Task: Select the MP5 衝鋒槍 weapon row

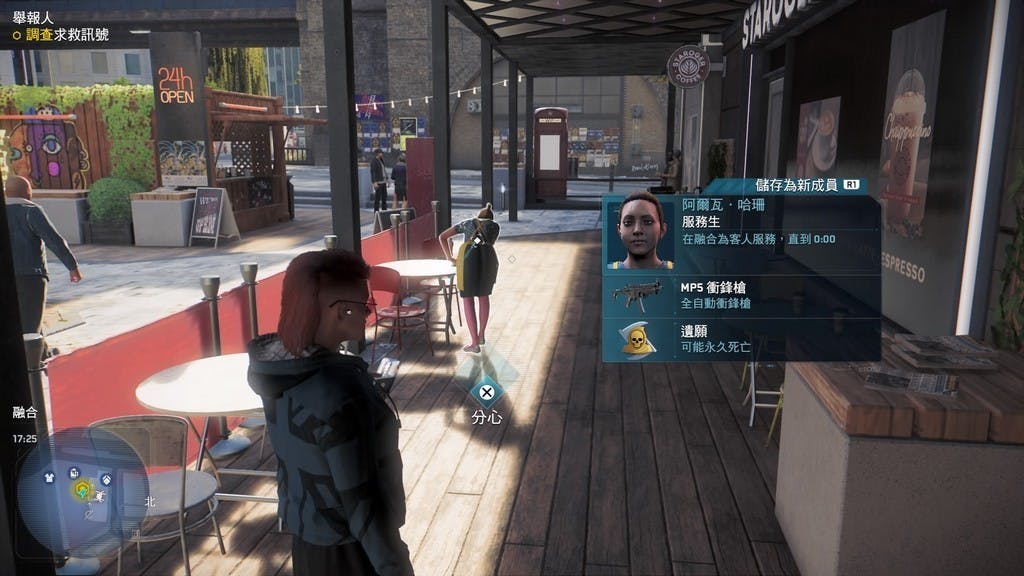Action: [742, 295]
